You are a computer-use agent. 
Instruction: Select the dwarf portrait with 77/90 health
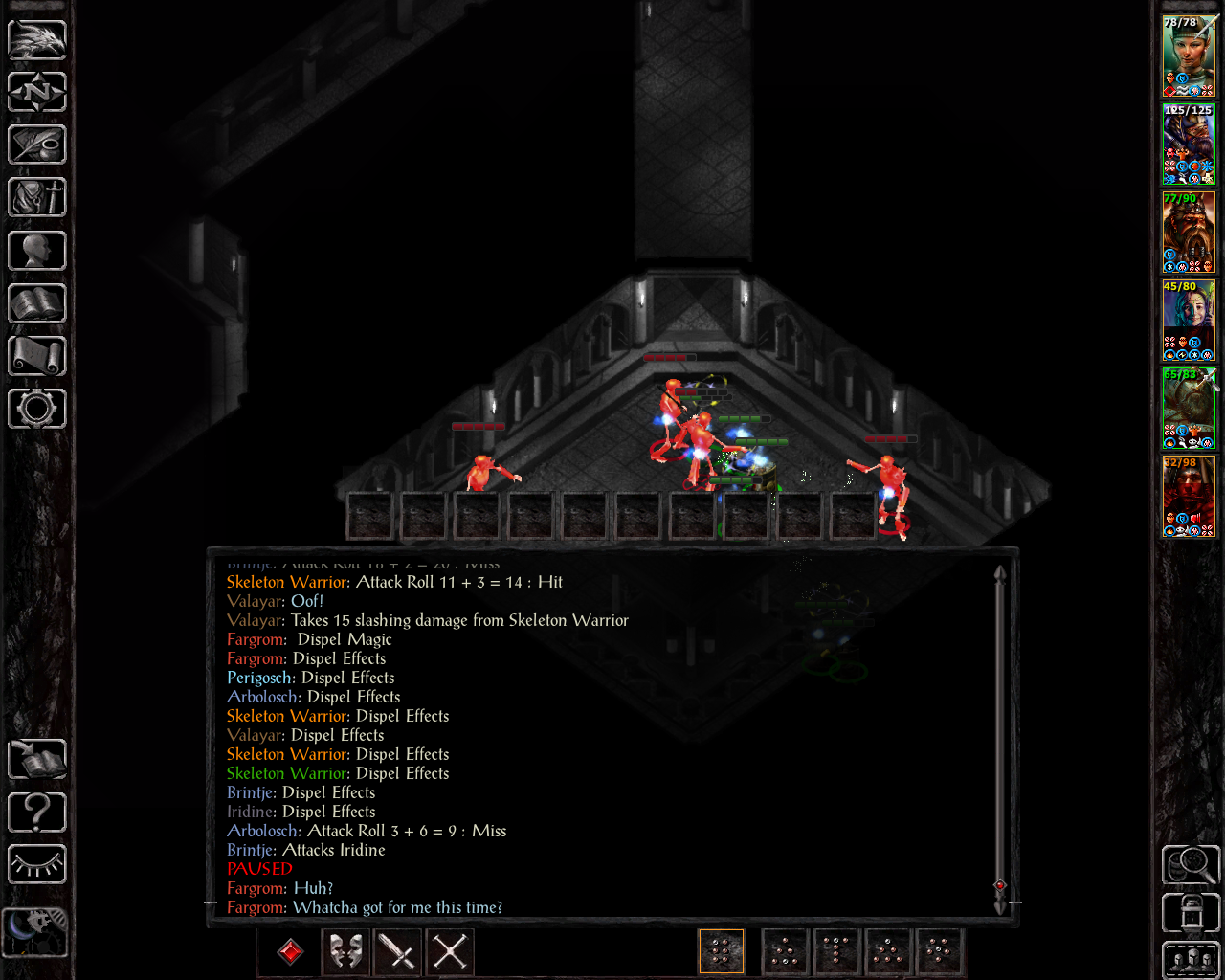coord(1189,233)
